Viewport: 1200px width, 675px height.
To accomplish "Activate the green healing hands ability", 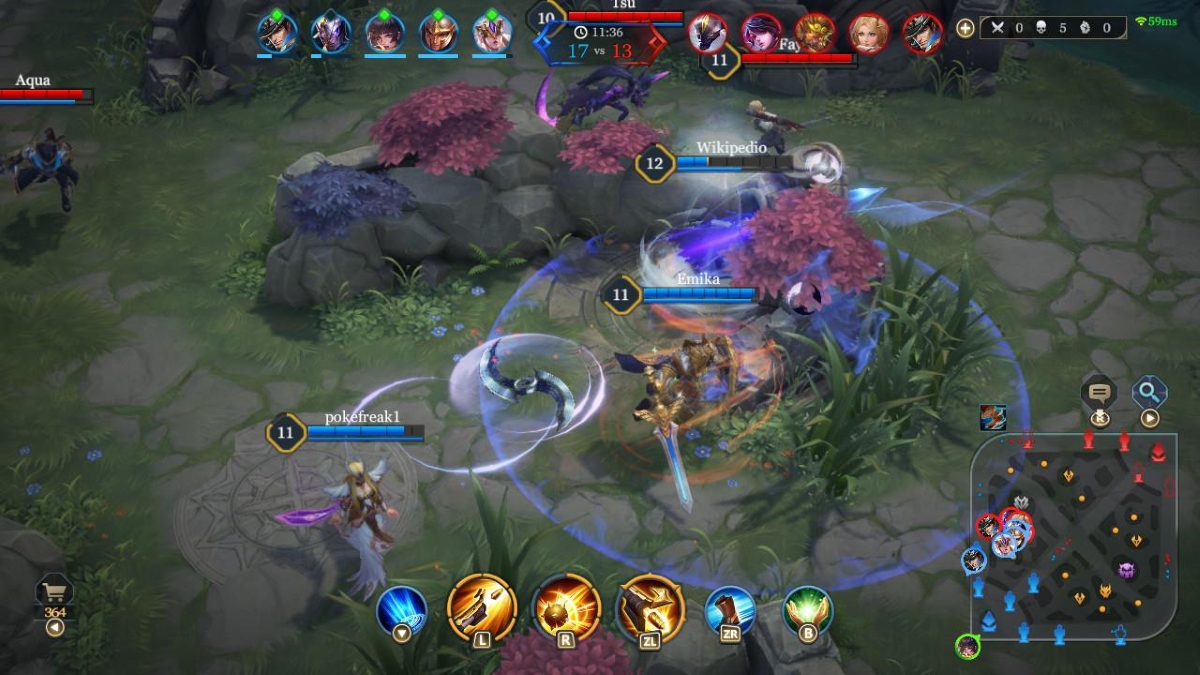I will click(808, 610).
